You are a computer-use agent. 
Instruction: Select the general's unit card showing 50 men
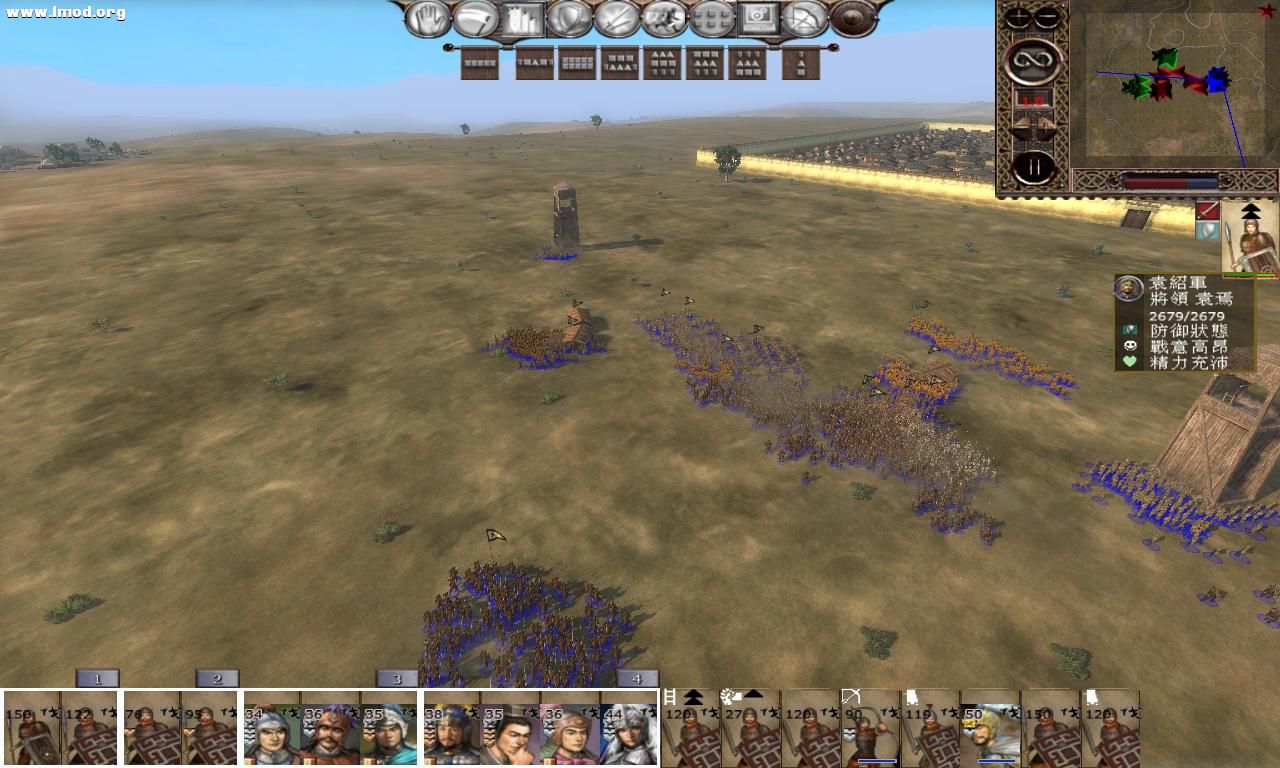coord(990,730)
